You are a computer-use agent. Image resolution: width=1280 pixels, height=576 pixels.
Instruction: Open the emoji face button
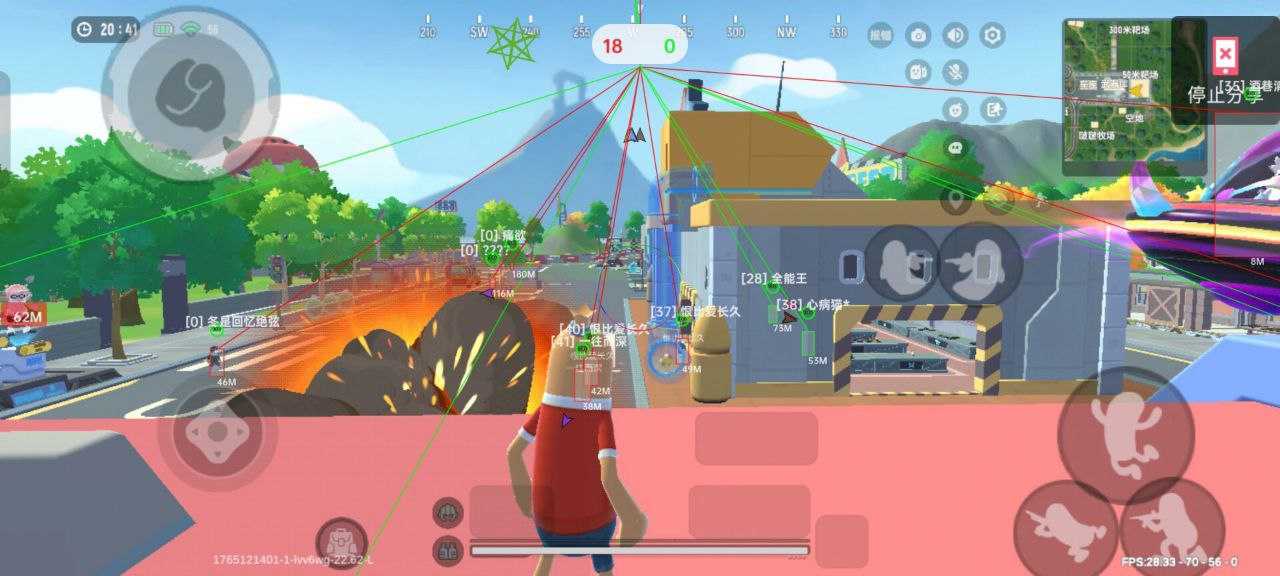956,109
